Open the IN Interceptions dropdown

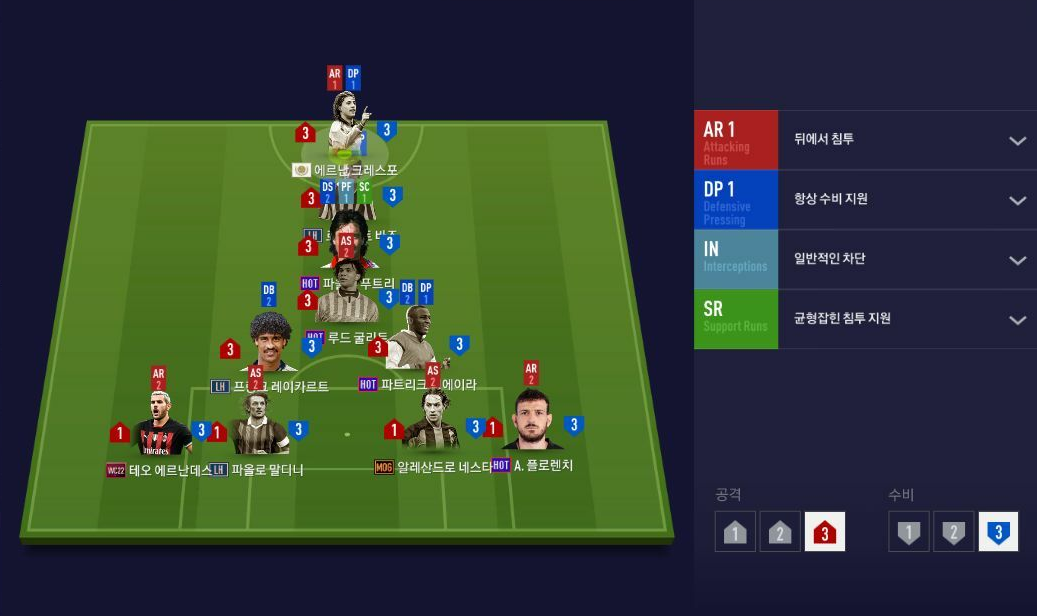click(x=1017, y=260)
